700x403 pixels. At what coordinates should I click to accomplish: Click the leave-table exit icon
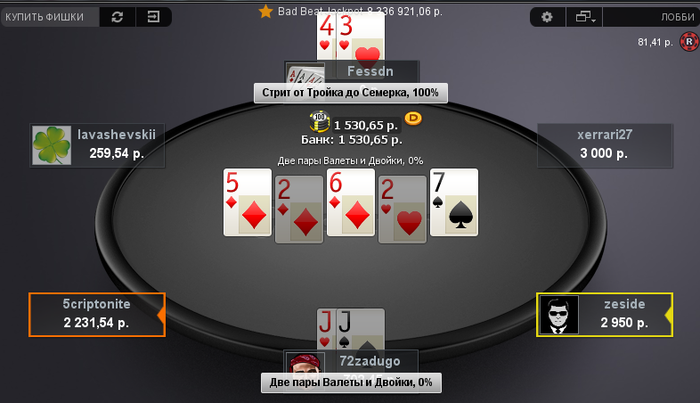click(152, 17)
